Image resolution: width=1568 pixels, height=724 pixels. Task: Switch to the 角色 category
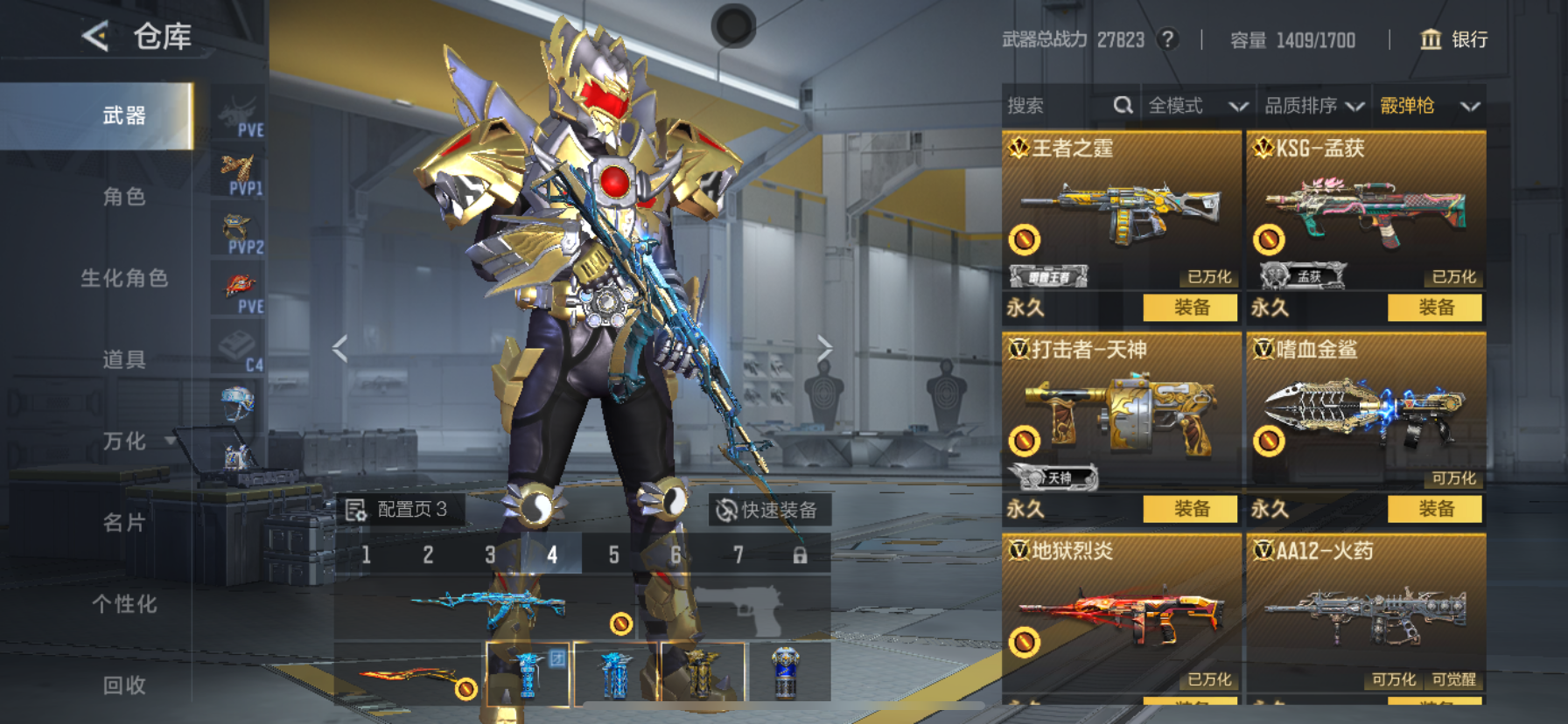[124, 197]
